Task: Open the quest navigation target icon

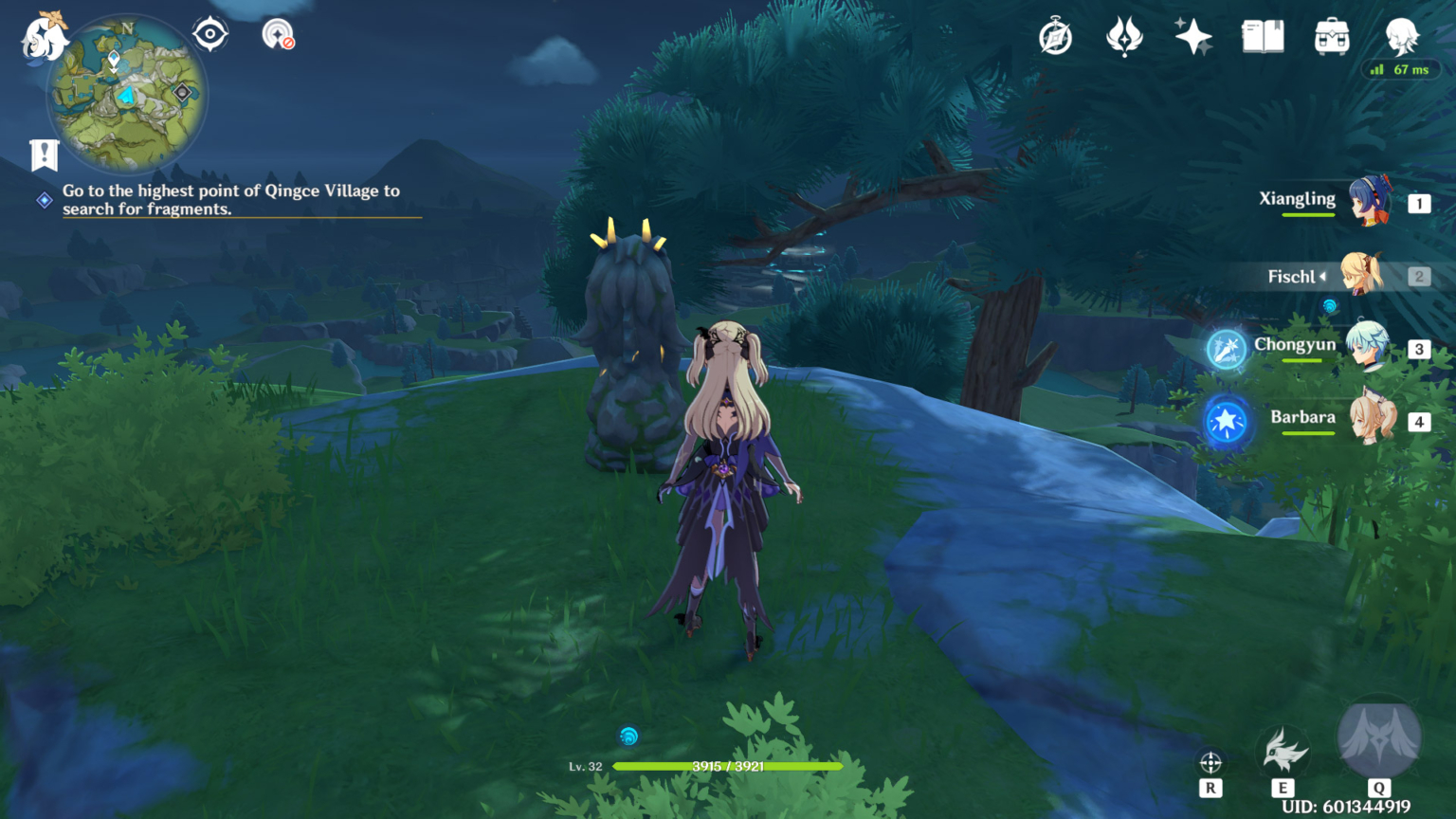Action: click(x=210, y=35)
